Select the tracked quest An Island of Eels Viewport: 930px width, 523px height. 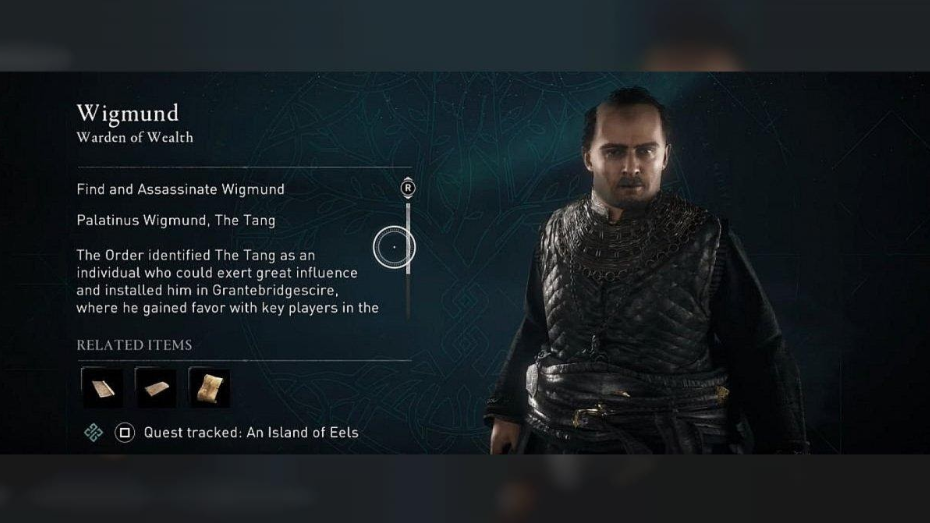pos(250,433)
